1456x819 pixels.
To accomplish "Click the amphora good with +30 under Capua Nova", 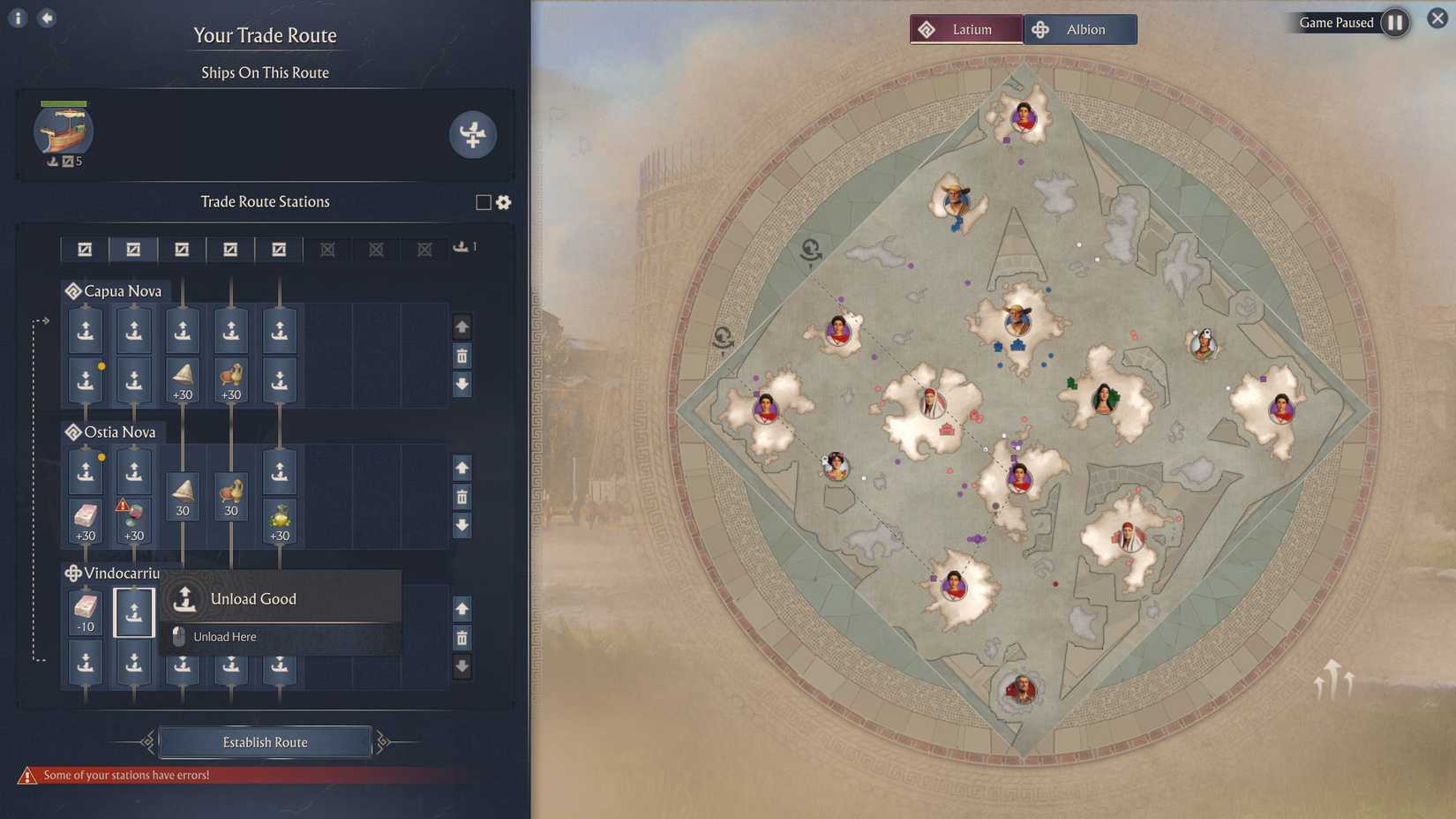I will [230, 381].
